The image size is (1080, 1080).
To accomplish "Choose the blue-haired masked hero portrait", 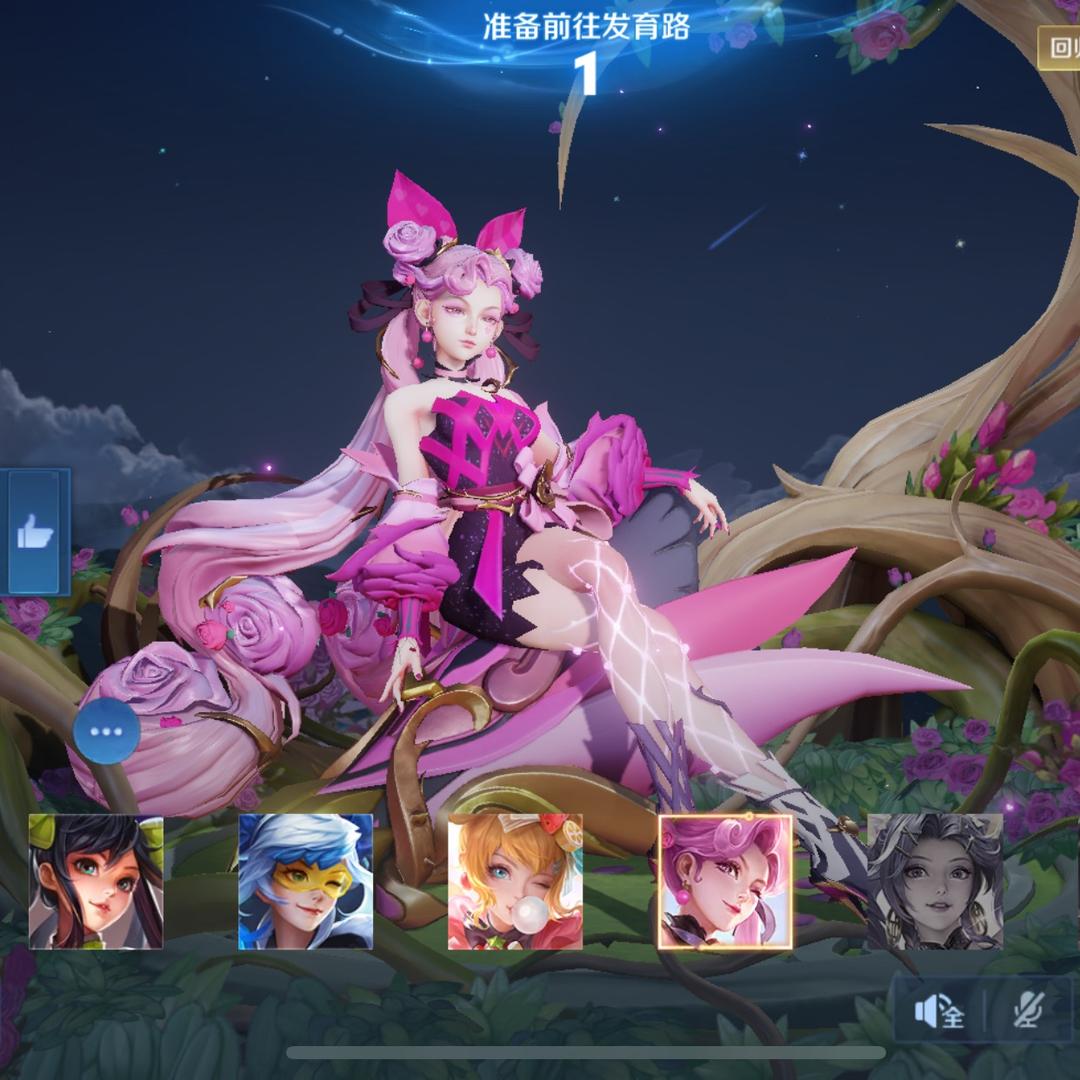I will pyautogui.click(x=305, y=881).
